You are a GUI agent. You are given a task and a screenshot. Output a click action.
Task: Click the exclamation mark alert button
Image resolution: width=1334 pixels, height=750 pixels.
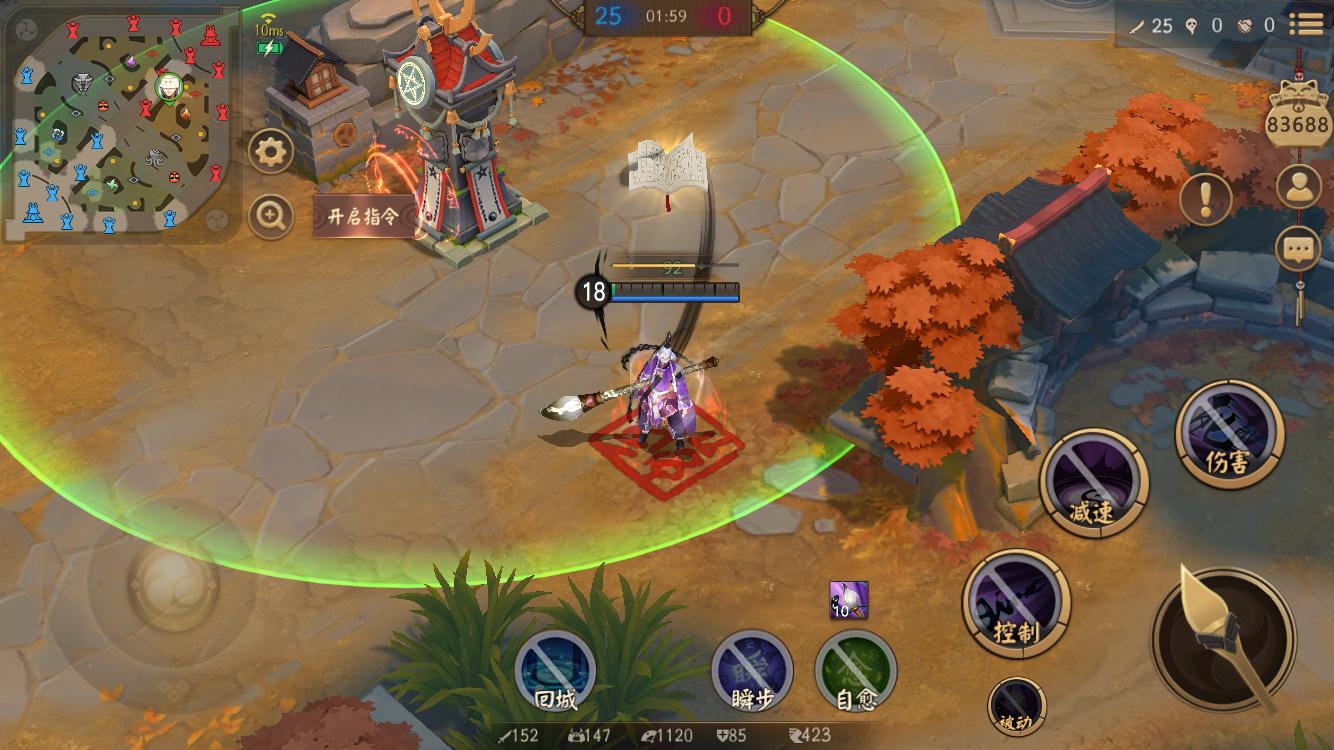pyautogui.click(x=1205, y=197)
